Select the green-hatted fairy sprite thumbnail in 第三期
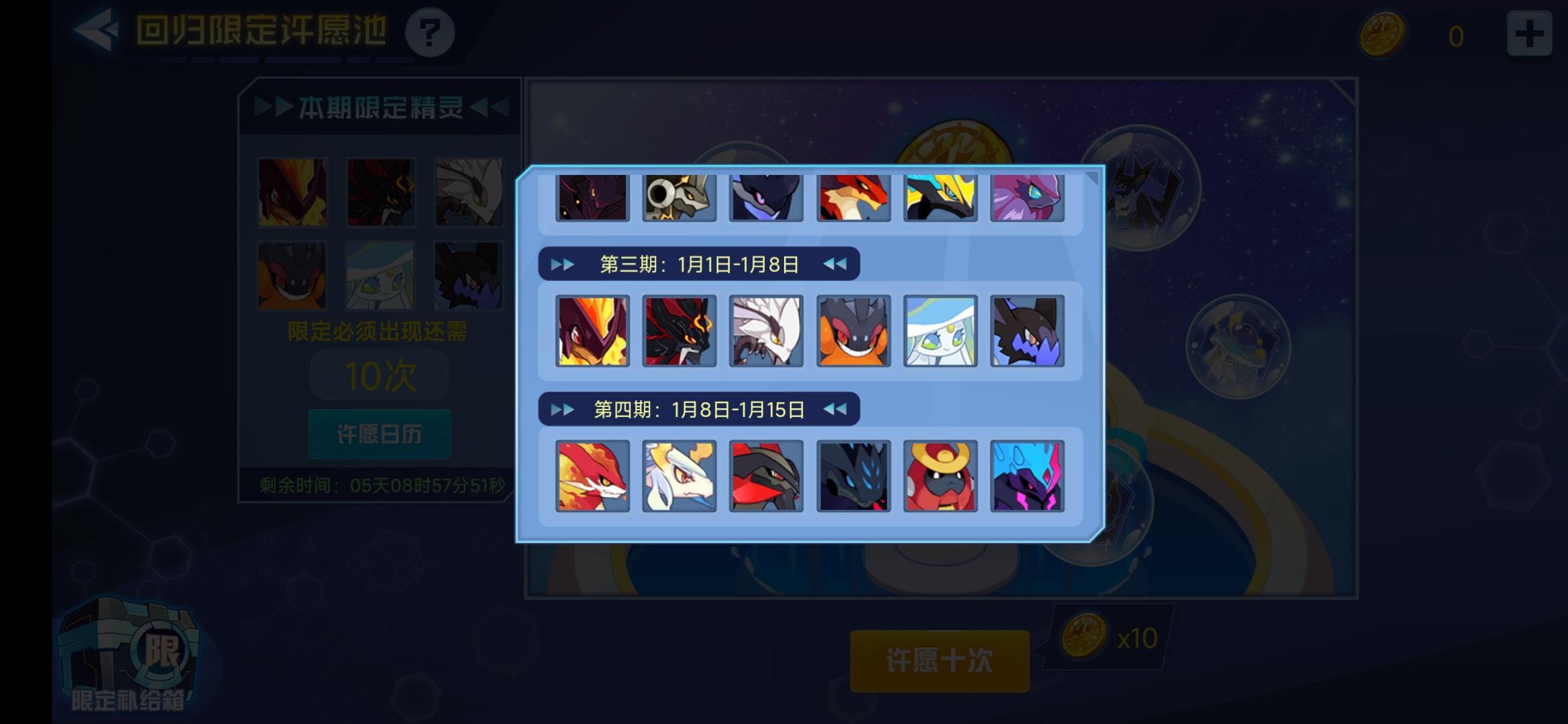 point(941,330)
